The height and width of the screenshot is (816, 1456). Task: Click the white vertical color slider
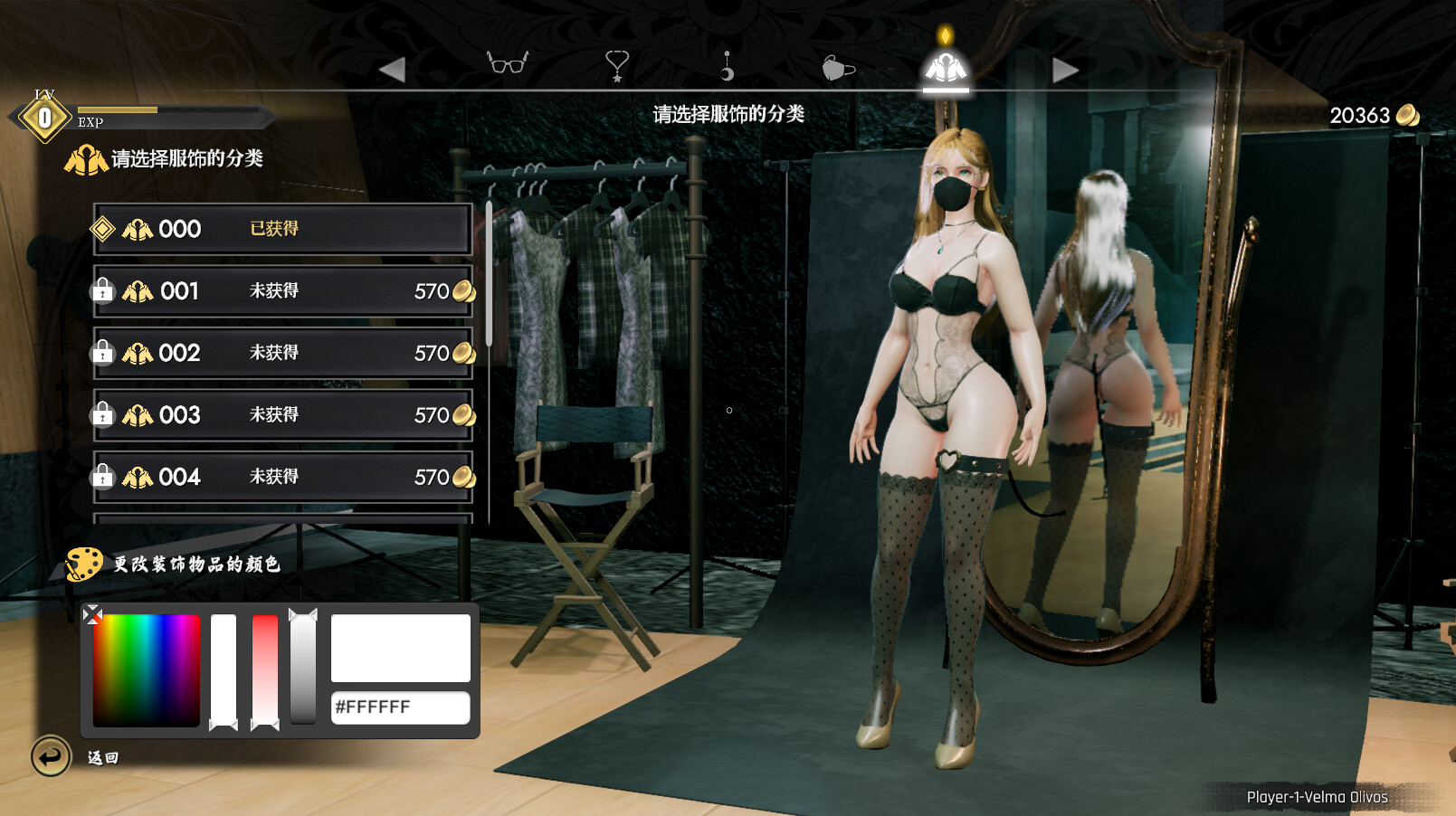(x=224, y=669)
